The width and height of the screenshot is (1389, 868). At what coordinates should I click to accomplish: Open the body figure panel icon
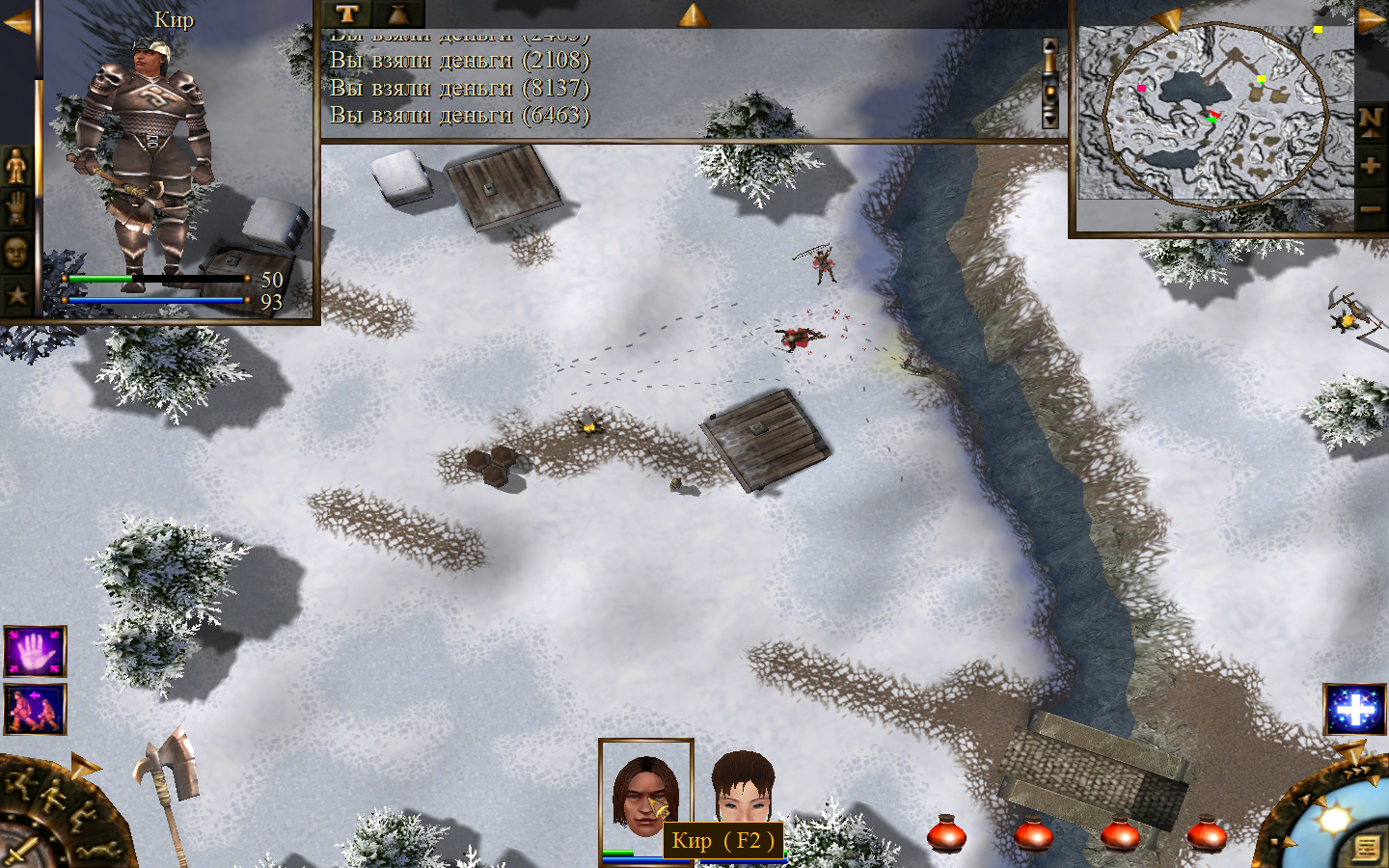pyautogui.click(x=16, y=166)
